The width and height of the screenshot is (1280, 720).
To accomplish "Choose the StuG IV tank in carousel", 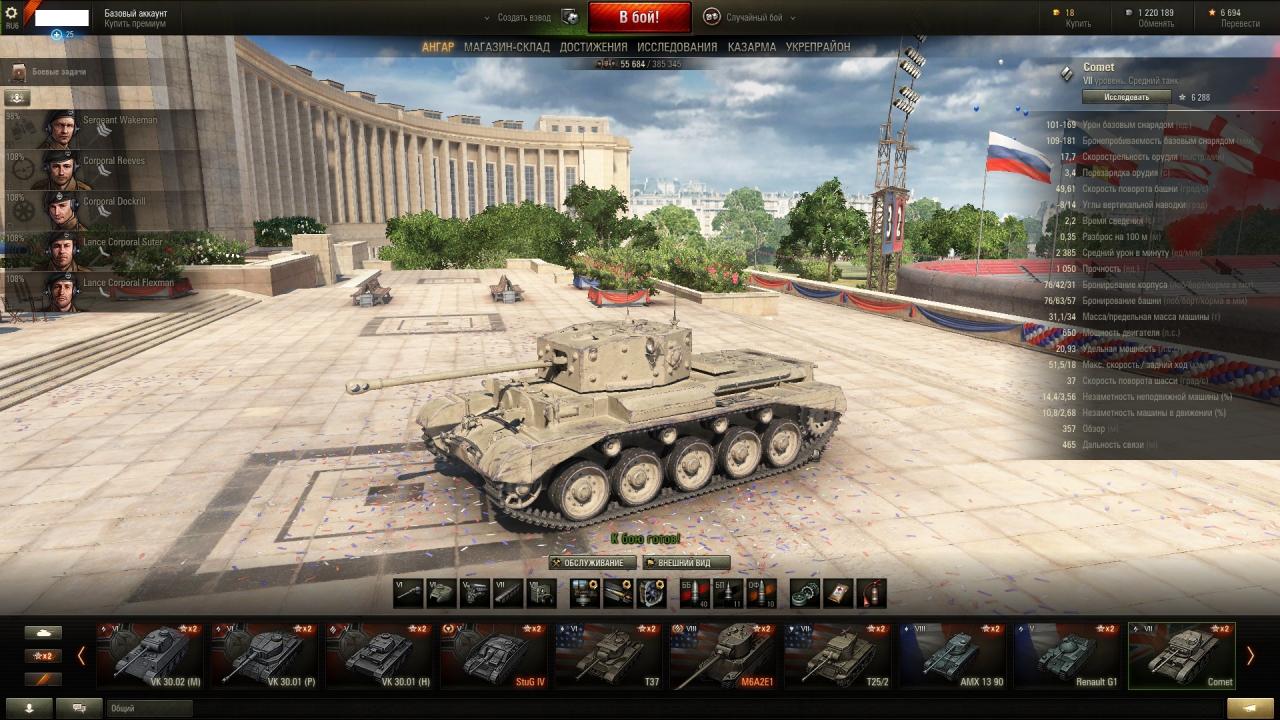I will pyautogui.click(x=494, y=656).
